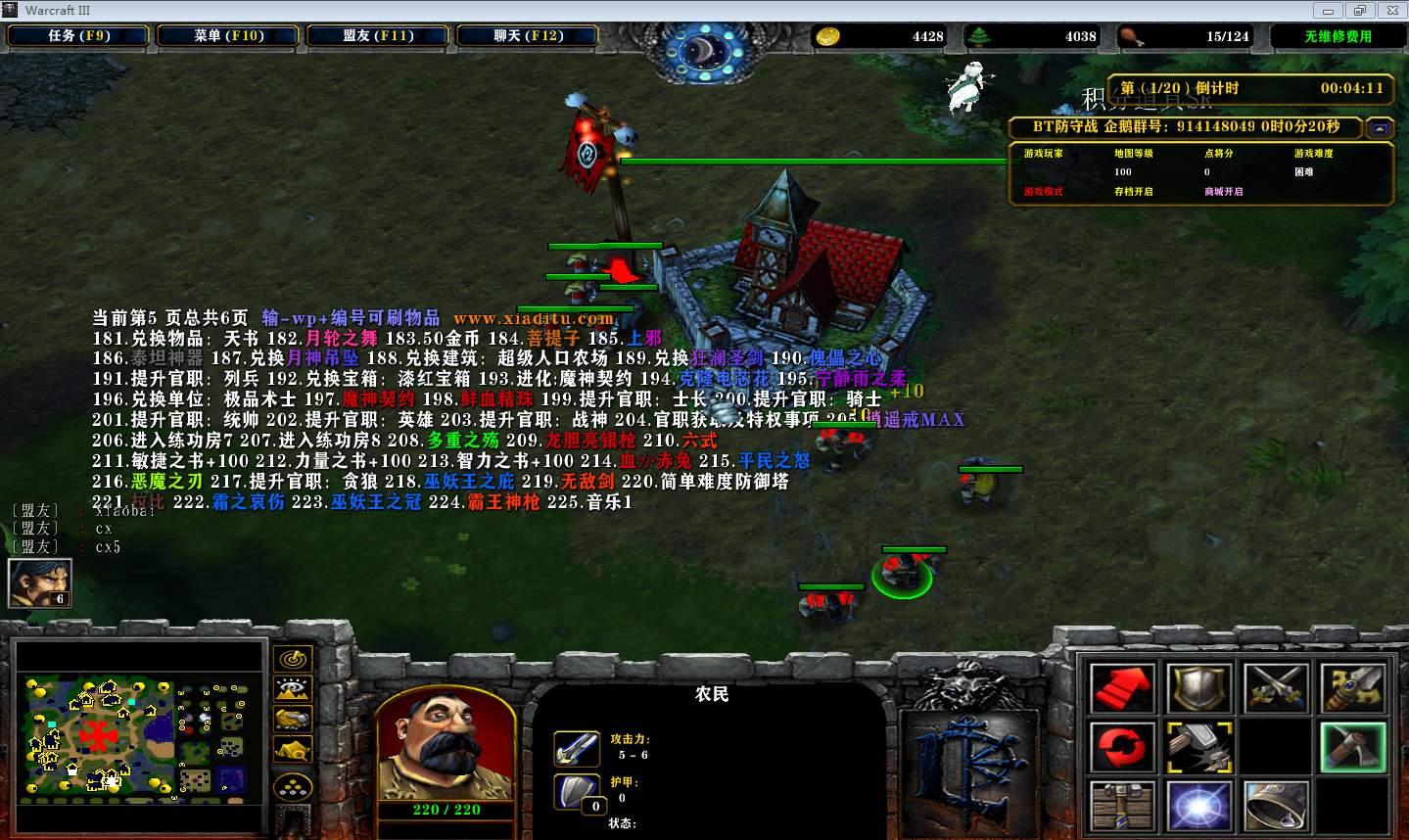Click the 农民 peasant unit portrait
The height and width of the screenshot is (840, 1409).
click(x=446, y=744)
